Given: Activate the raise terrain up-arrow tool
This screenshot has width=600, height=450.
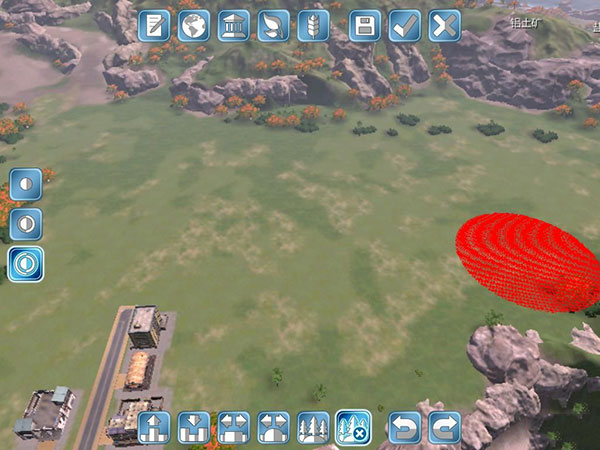Looking at the screenshot, I should [154, 427].
